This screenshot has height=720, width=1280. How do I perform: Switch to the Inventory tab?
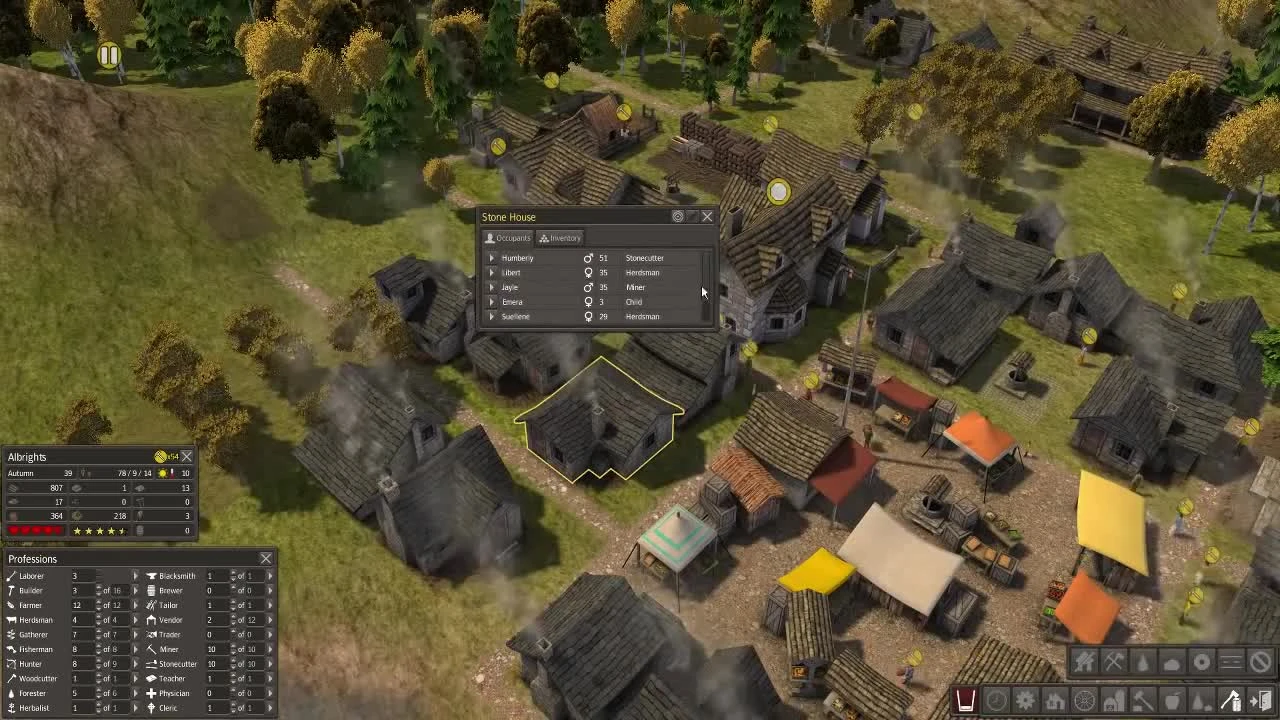click(x=560, y=238)
